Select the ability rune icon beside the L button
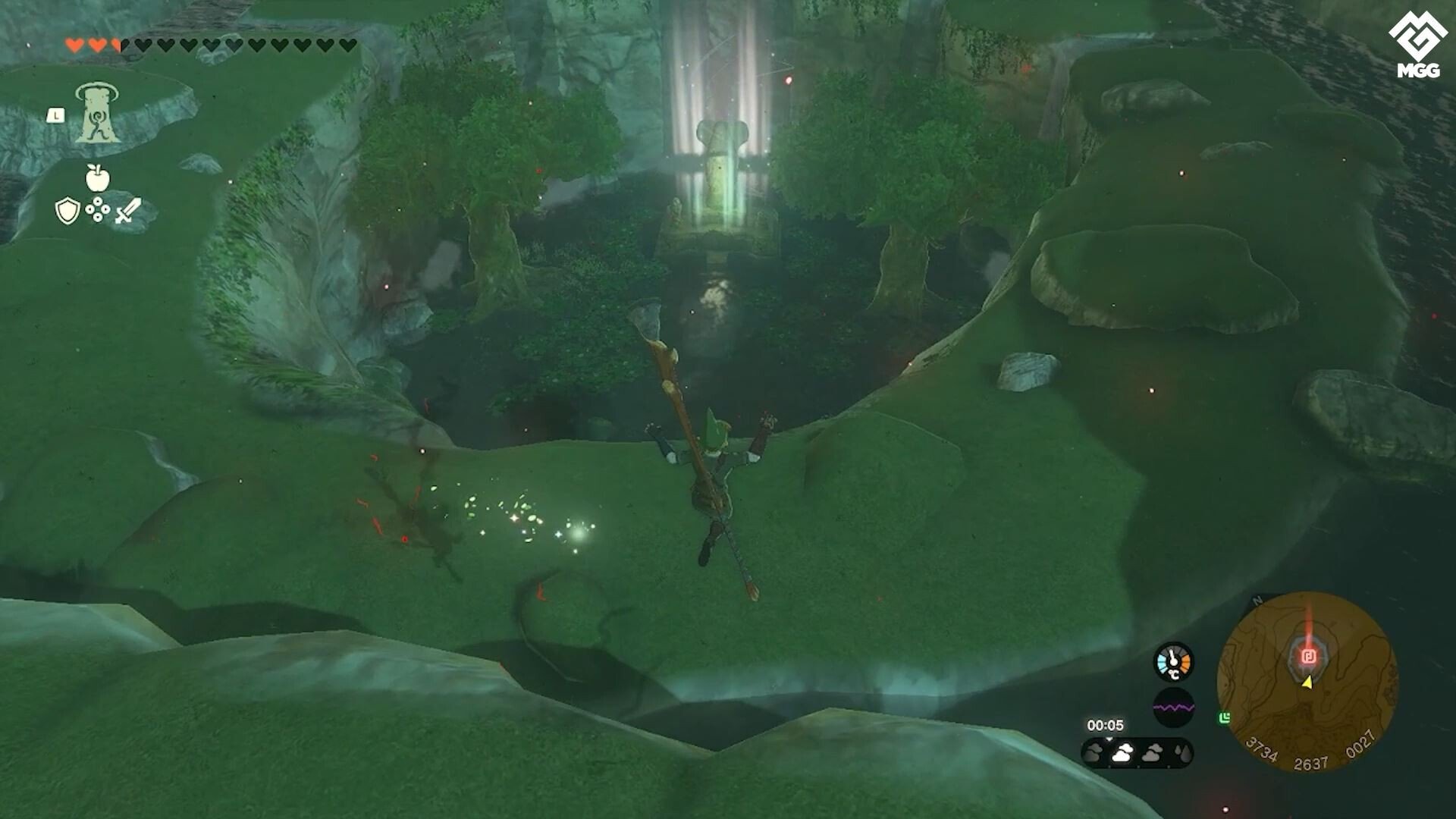 click(x=97, y=113)
